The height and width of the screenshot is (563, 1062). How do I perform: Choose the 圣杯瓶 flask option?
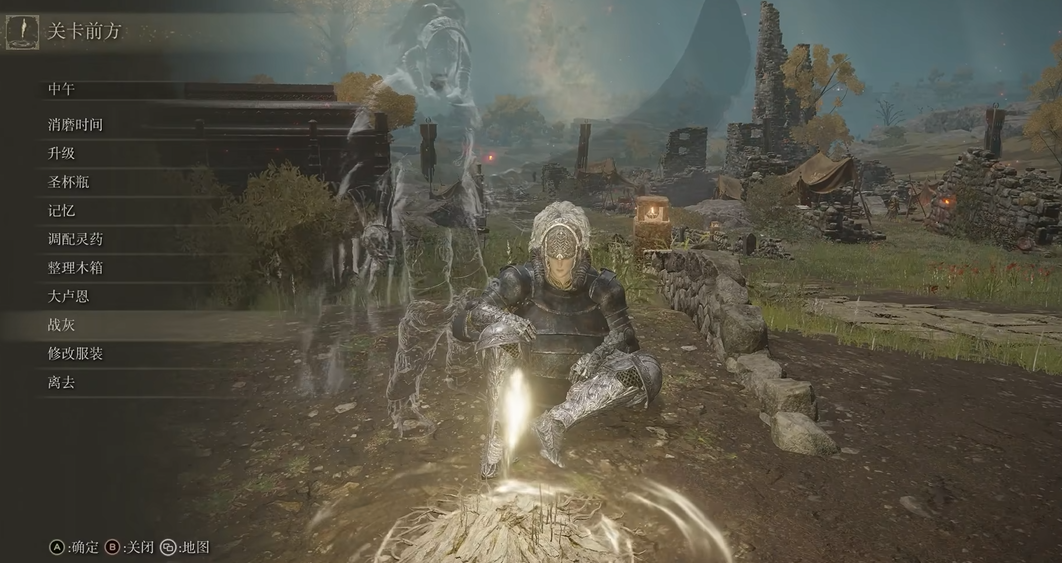pyautogui.click(x=68, y=182)
